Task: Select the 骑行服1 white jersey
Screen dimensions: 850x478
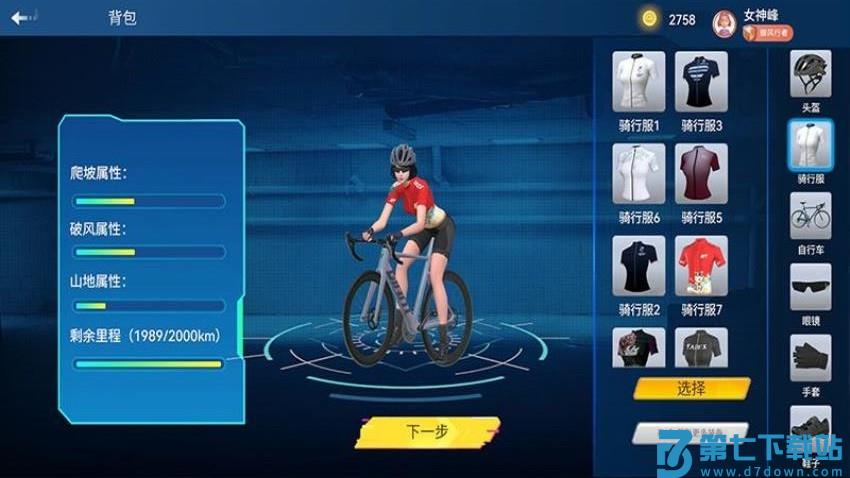Action: coord(639,82)
